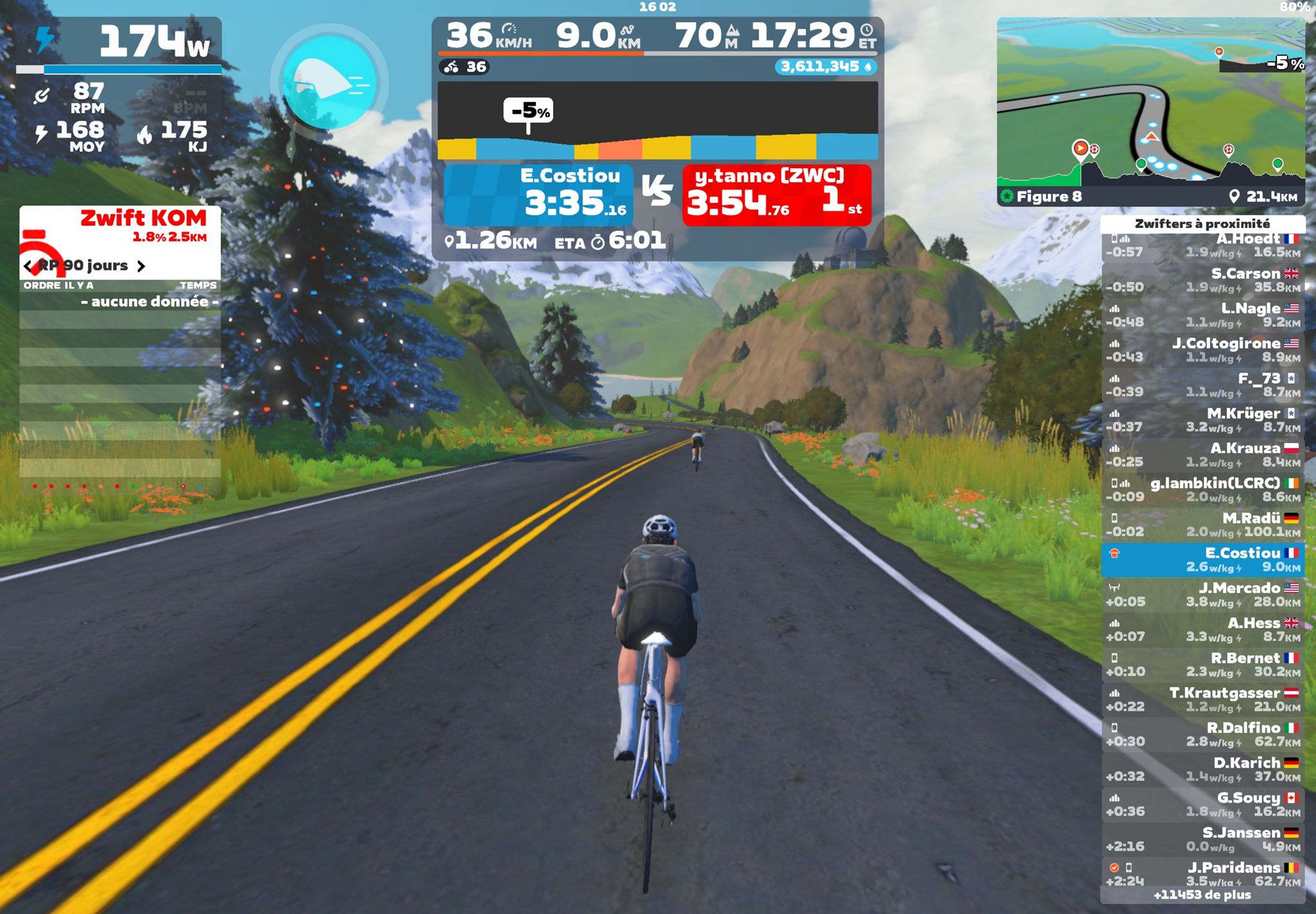Activate the aero helmet power-up

pyautogui.click(x=329, y=82)
